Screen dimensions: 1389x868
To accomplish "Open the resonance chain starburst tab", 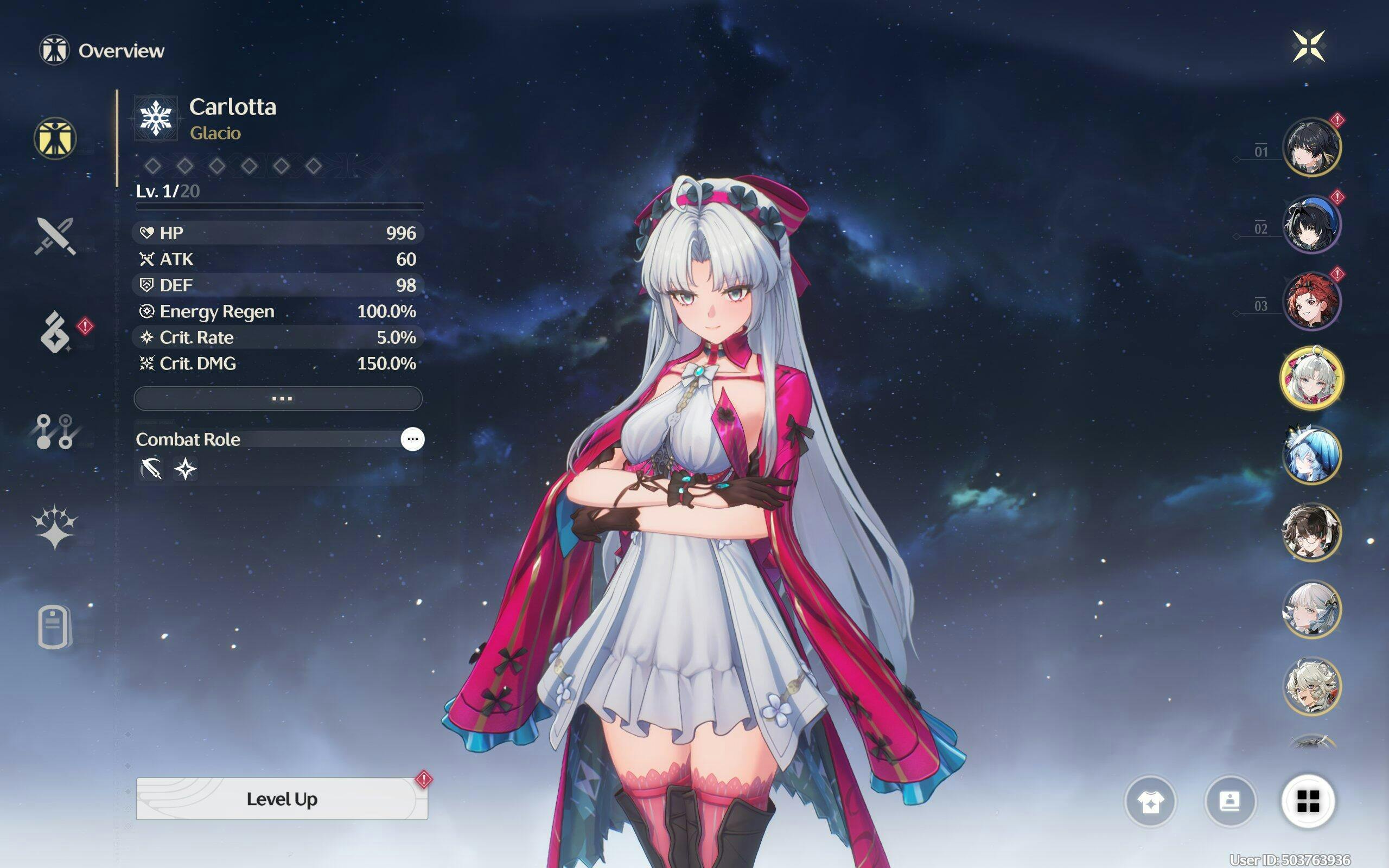I will click(54, 527).
